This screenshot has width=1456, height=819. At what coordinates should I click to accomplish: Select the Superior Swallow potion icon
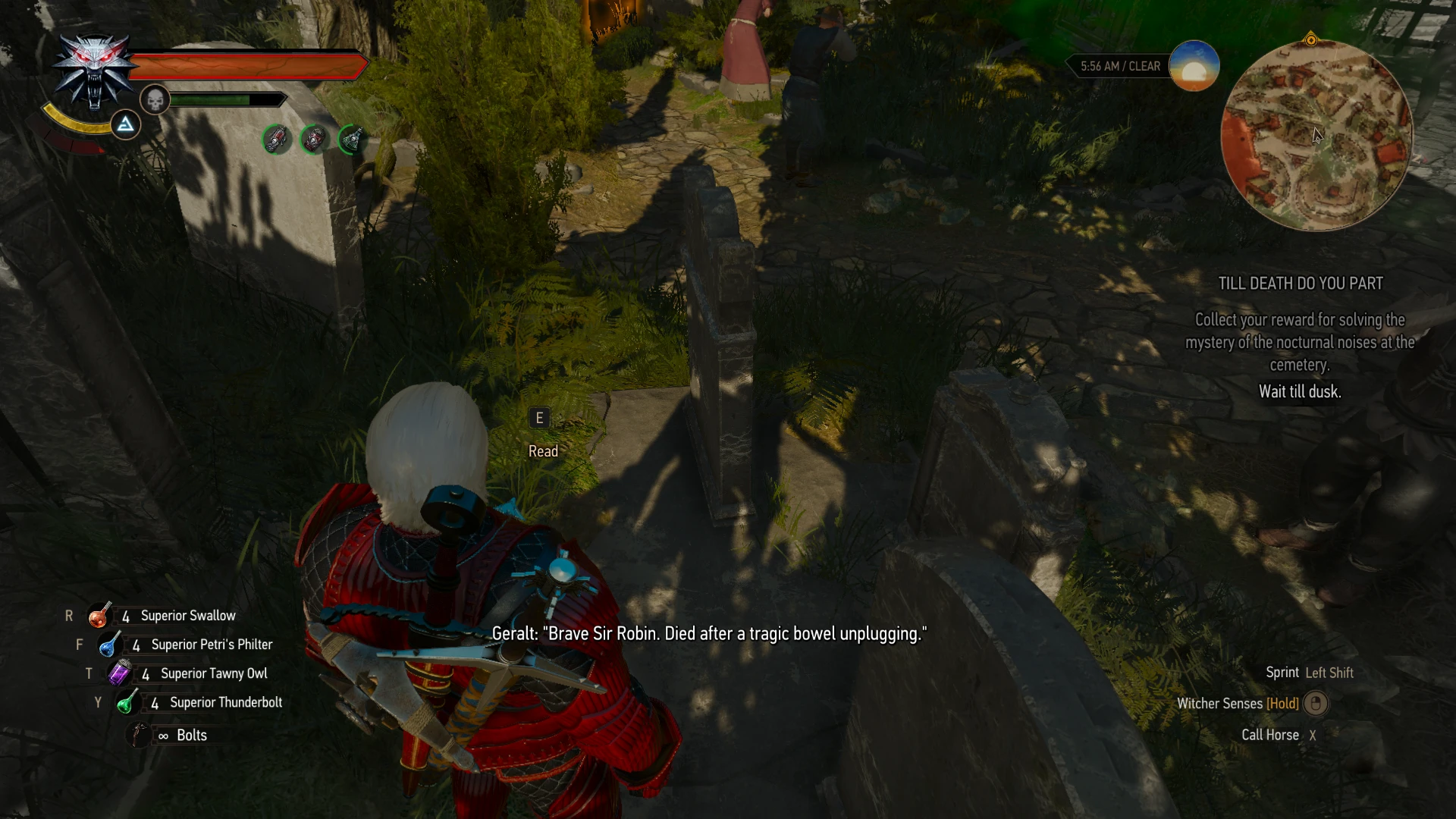(x=99, y=615)
